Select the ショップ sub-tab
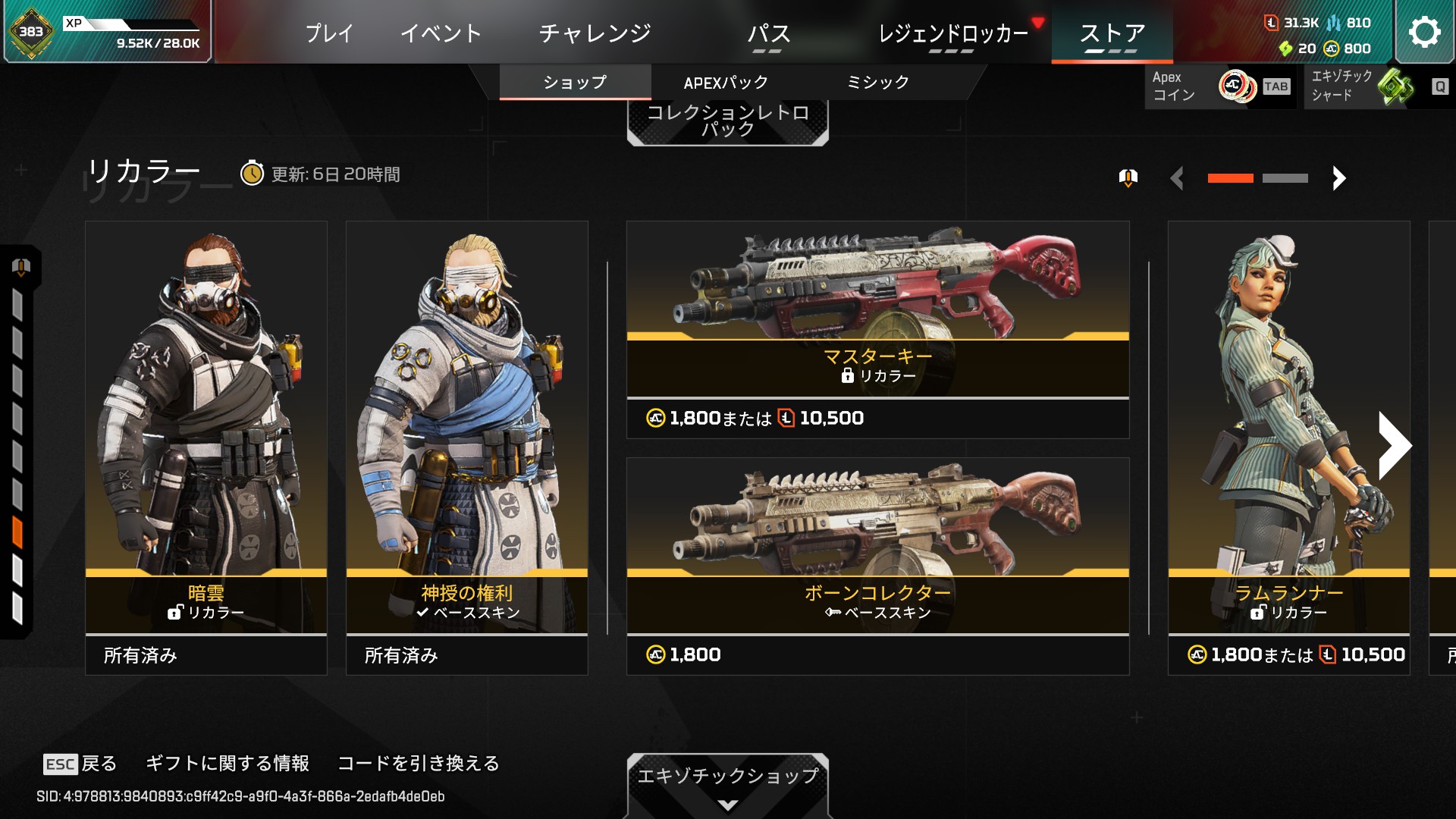The height and width of the screenshot is (819, 1456). [x=575, y=83]
